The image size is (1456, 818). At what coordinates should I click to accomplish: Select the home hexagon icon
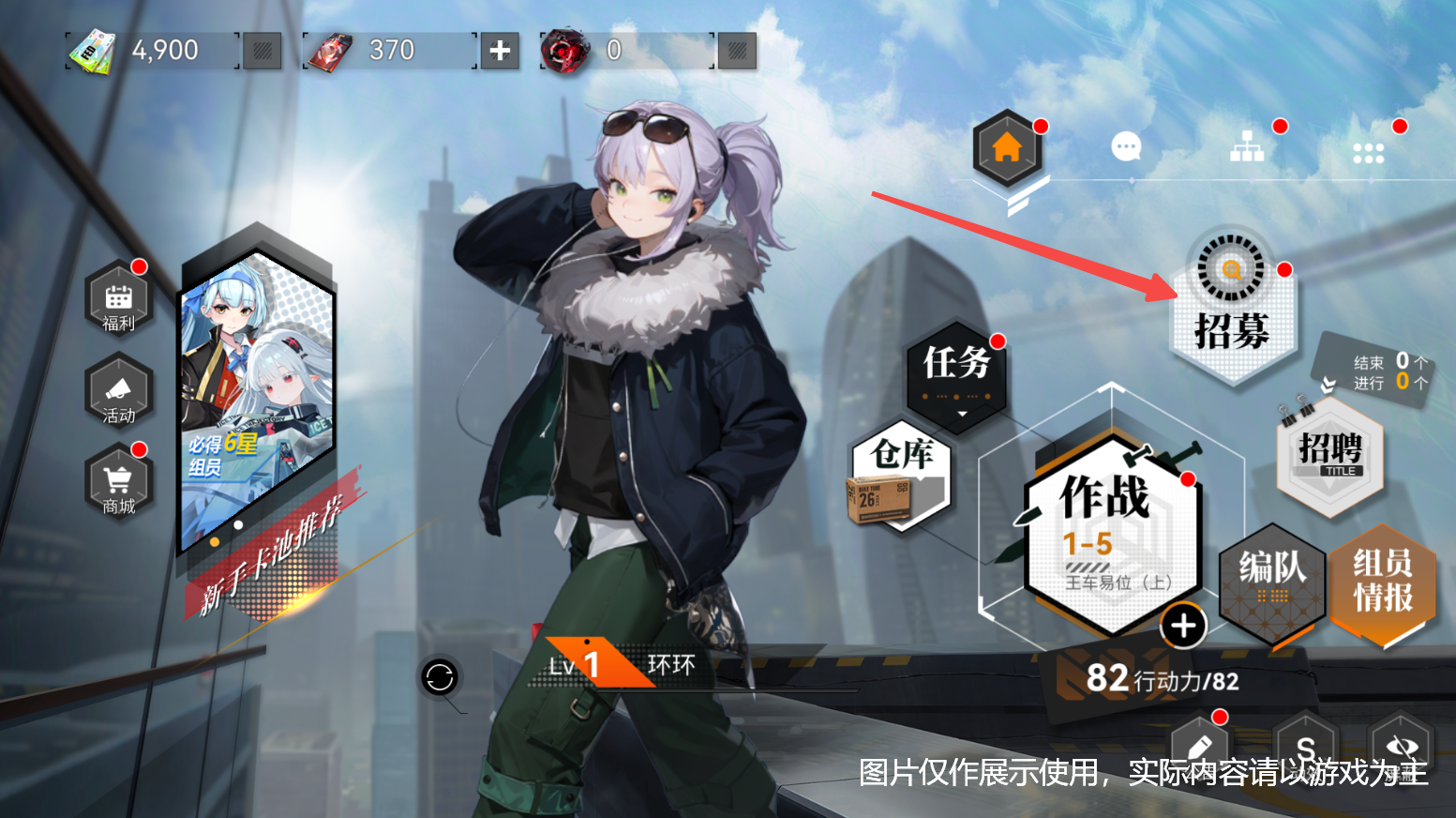pos(1008,147)
